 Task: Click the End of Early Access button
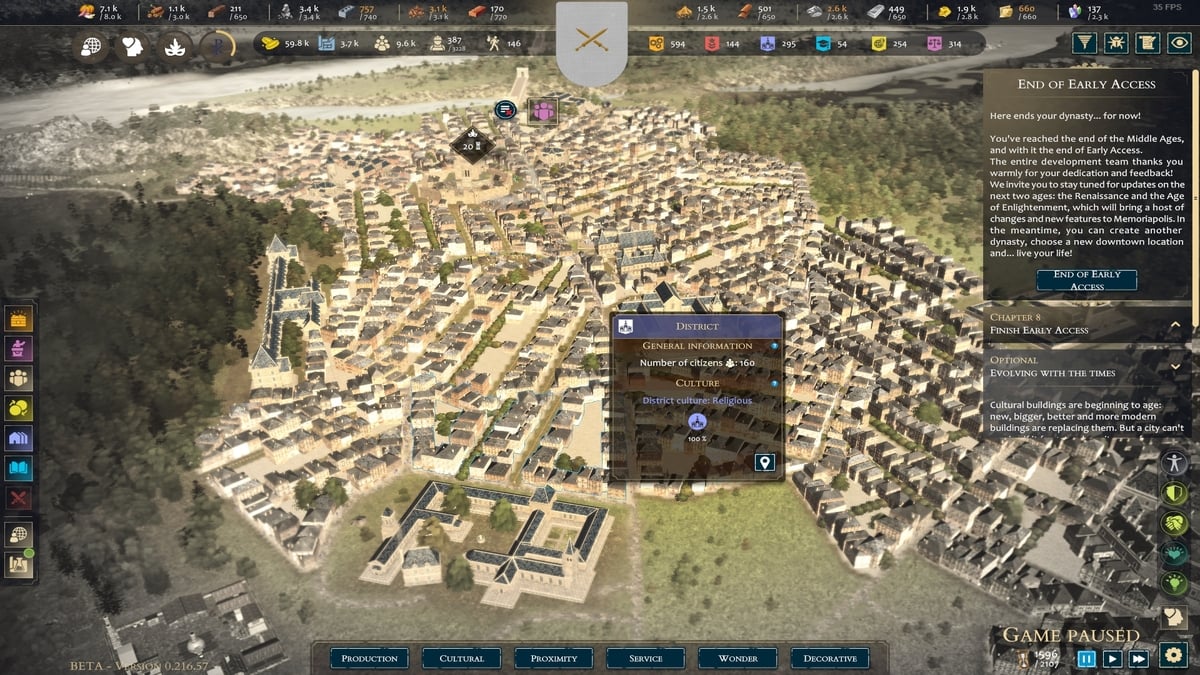pos(1086,280)
